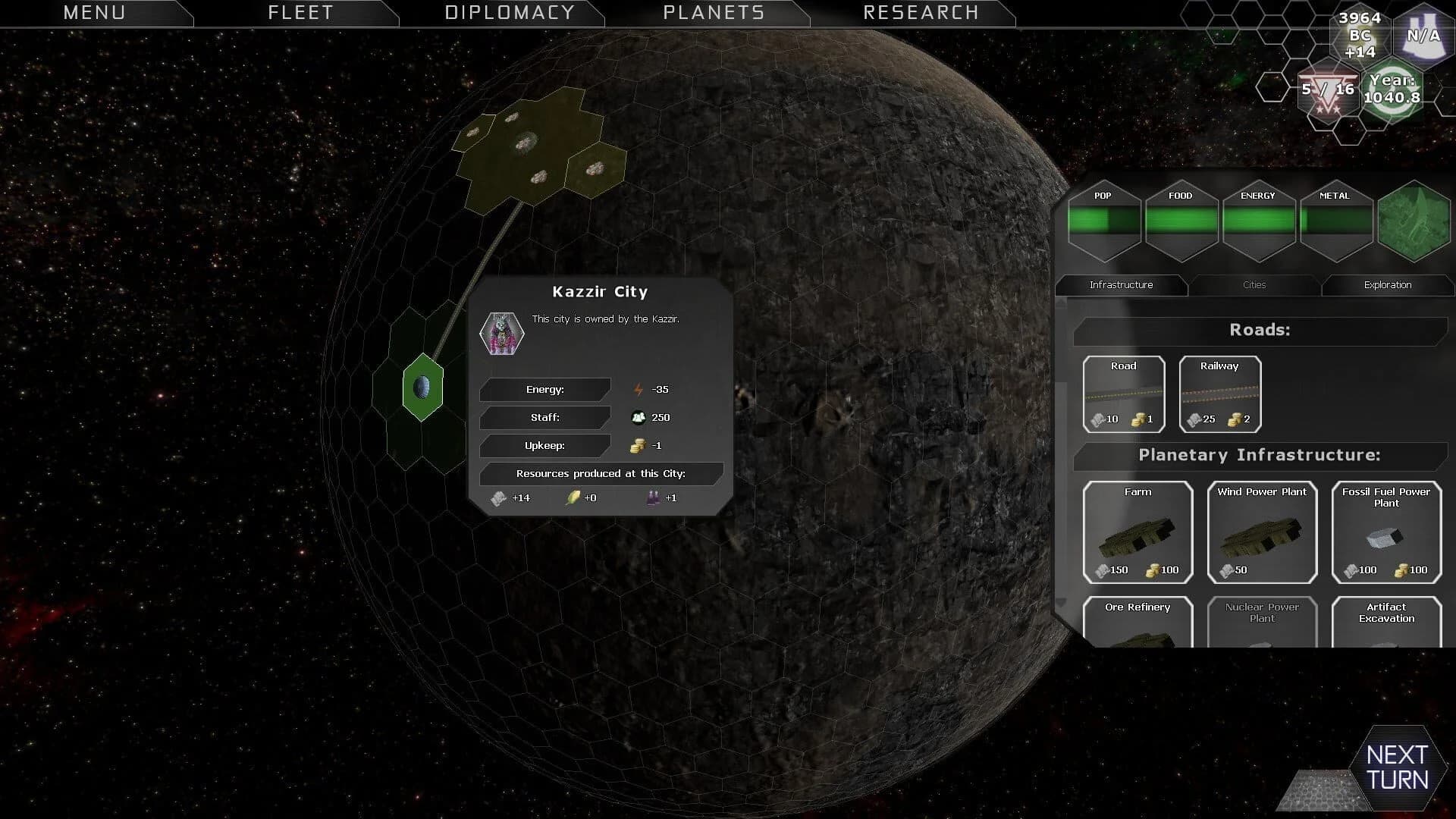Screen dimensions: 1456x819
Task: Select the Fossil Fuel Power Plant
Action: point(1386,531)
